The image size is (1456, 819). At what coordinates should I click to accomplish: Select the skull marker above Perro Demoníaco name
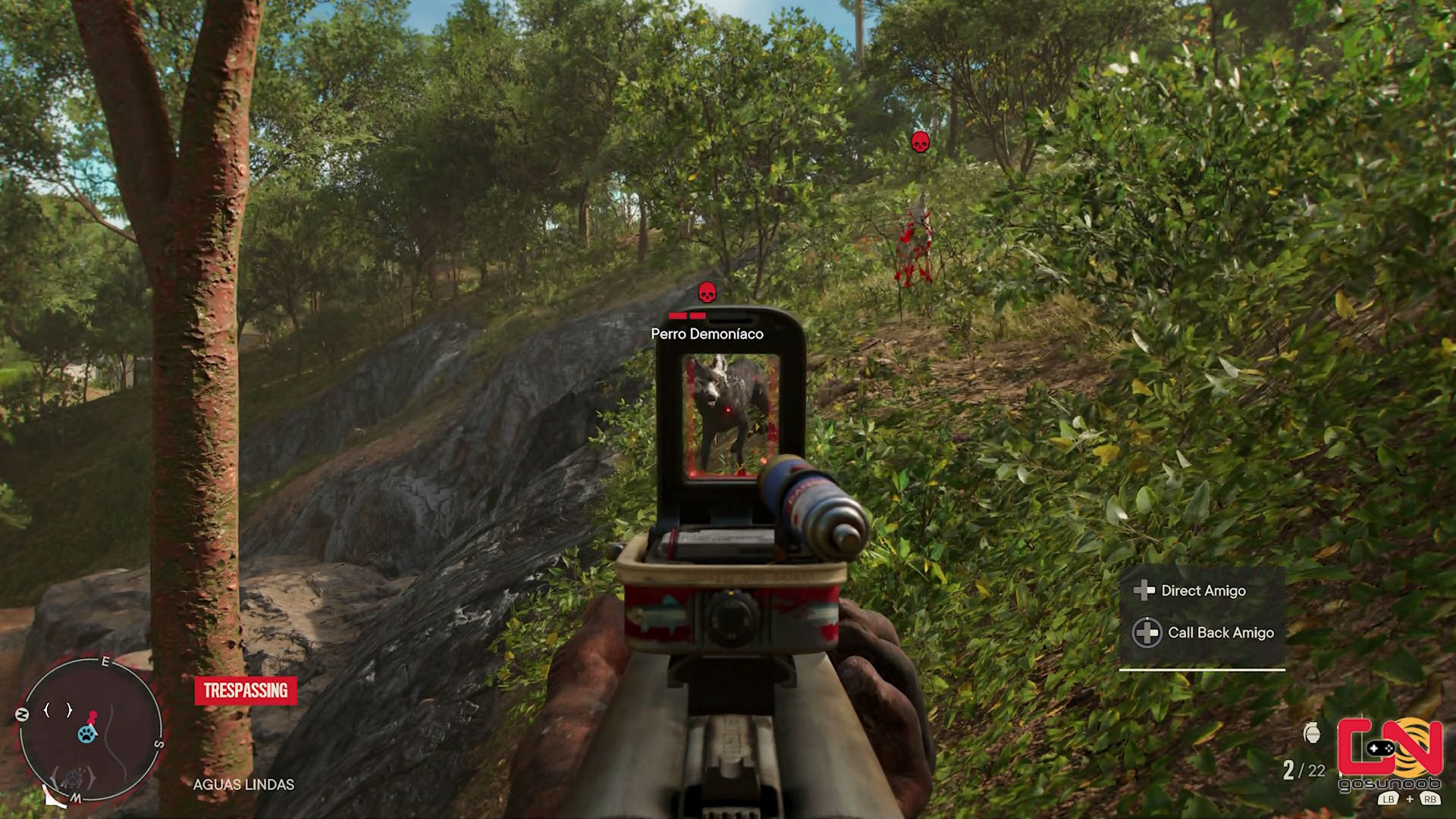point(707,293)
